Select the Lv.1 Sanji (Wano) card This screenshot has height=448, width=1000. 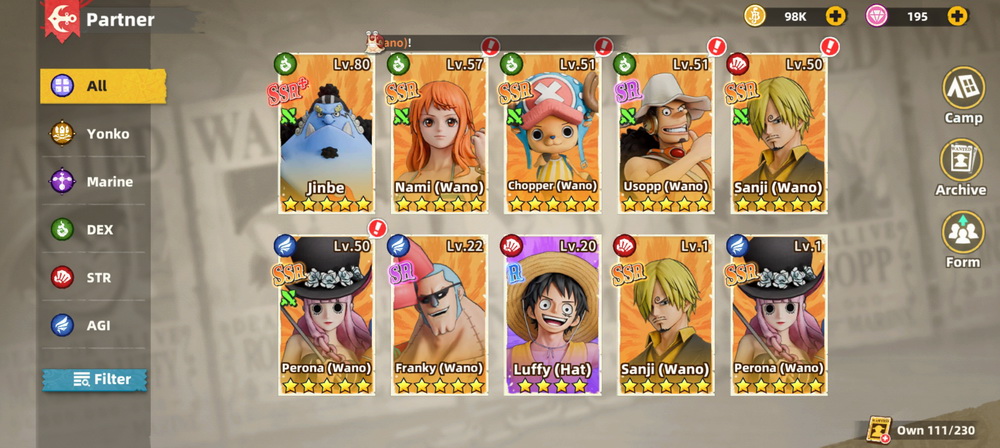(x=665, y=315)
